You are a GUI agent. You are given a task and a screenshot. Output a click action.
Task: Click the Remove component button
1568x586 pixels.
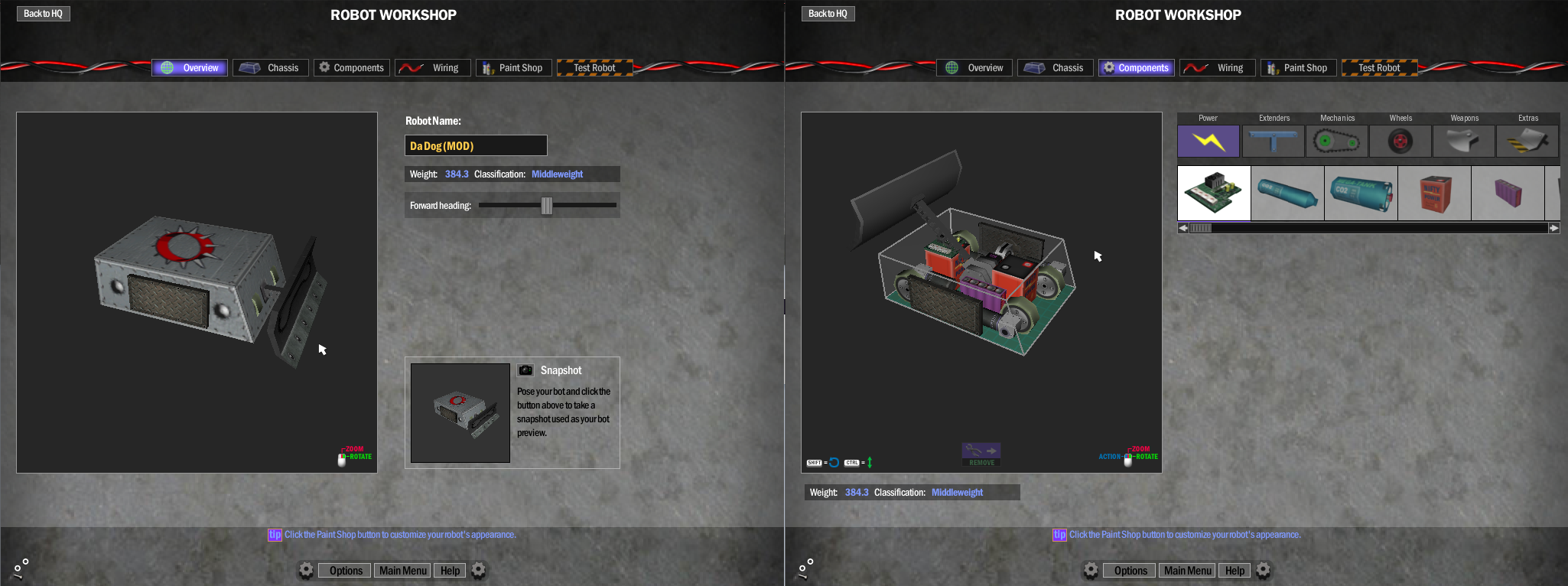(x=981, y=454)
